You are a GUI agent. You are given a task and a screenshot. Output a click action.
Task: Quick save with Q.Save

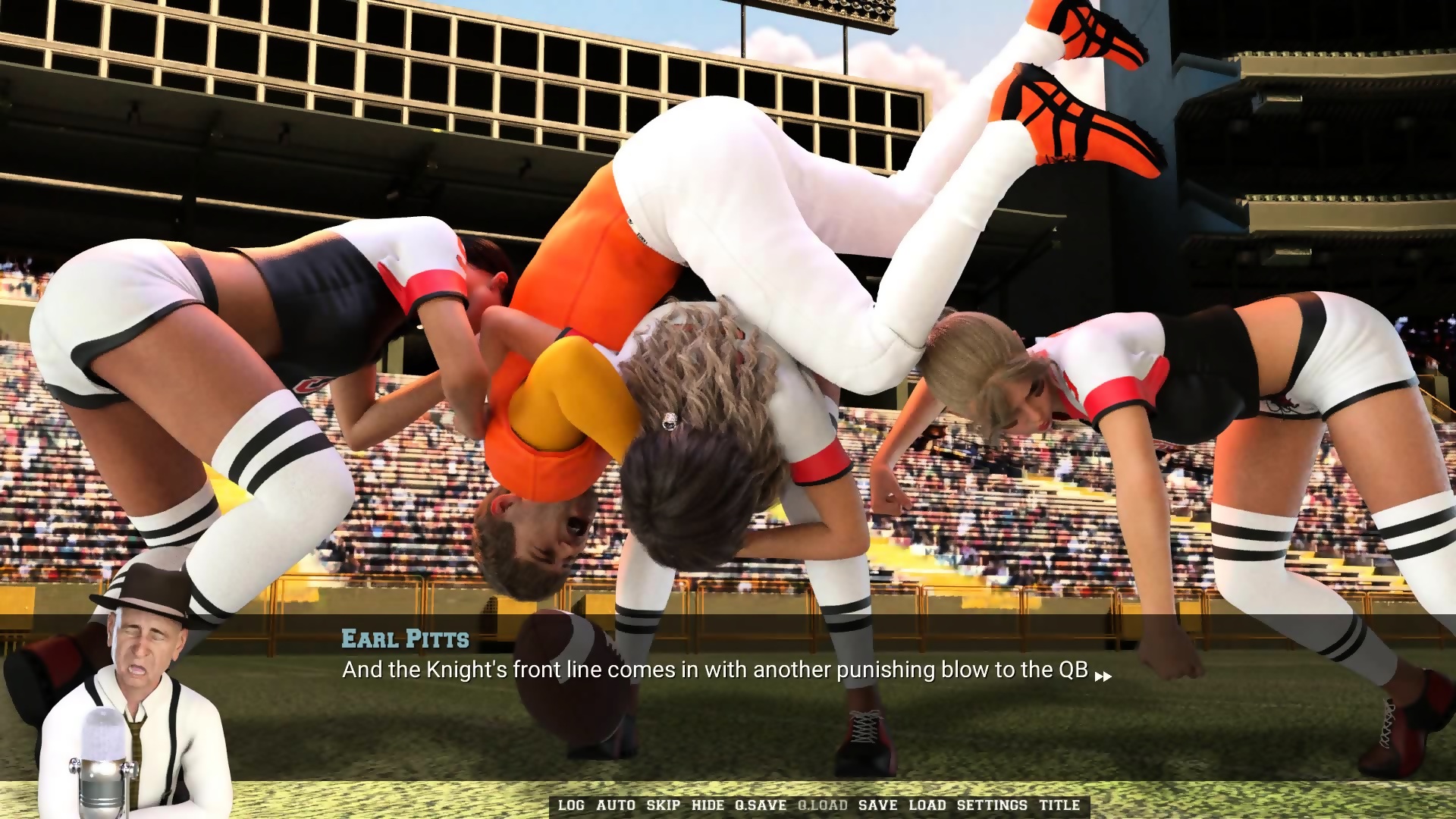pos(761,805)
